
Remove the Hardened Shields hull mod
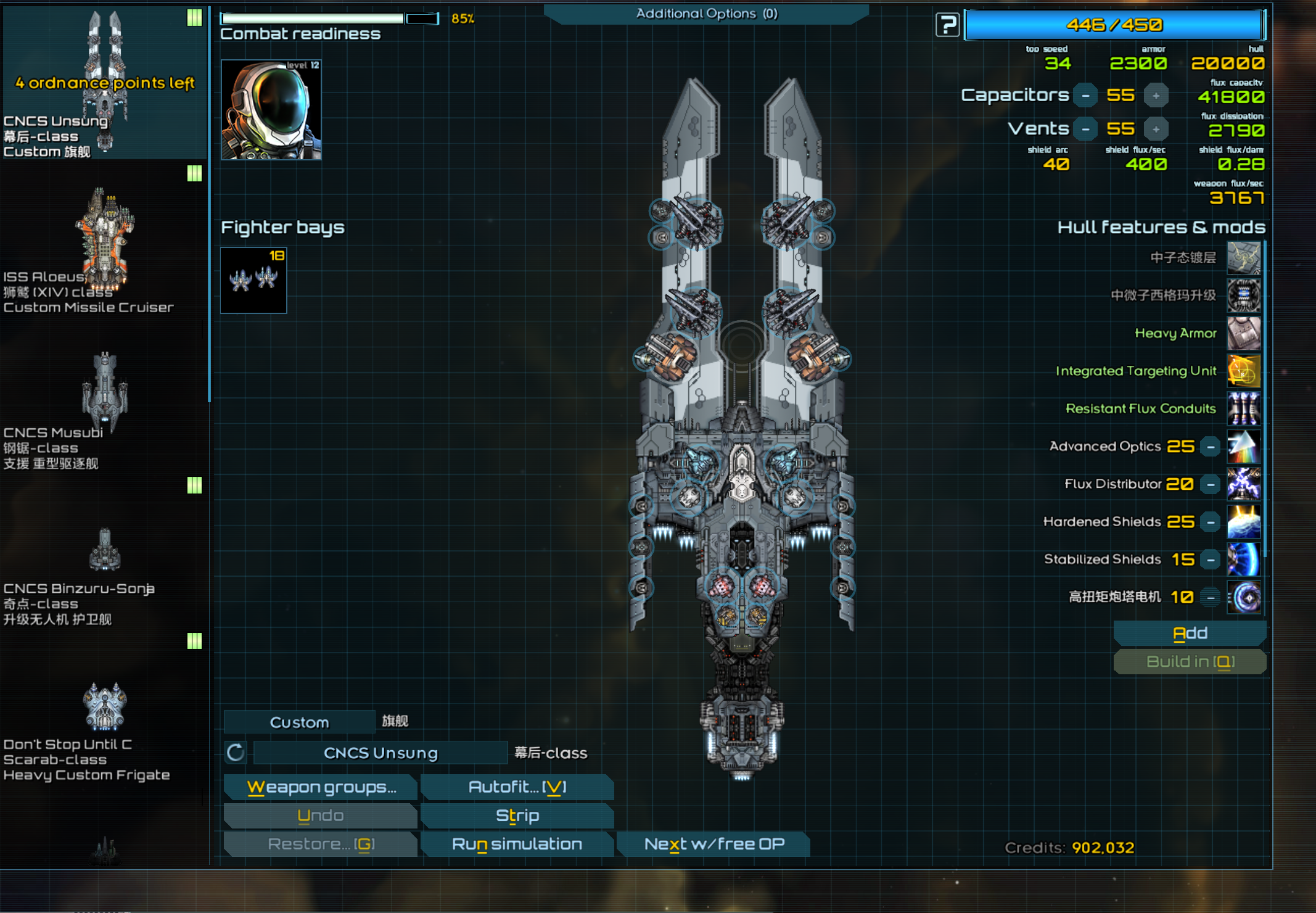point(1211,522)
